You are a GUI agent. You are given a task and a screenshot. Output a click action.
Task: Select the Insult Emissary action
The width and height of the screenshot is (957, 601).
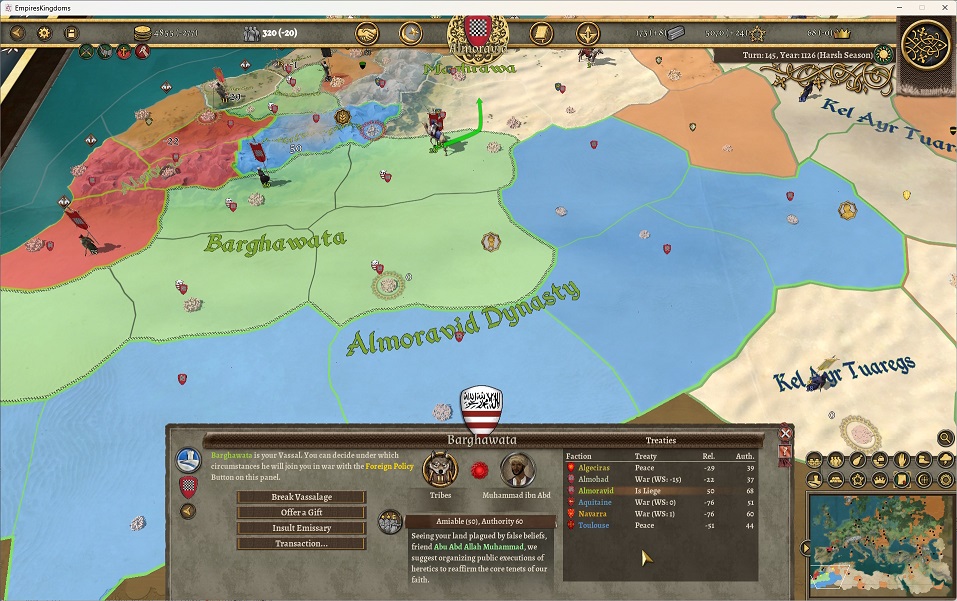click(301, 528)
